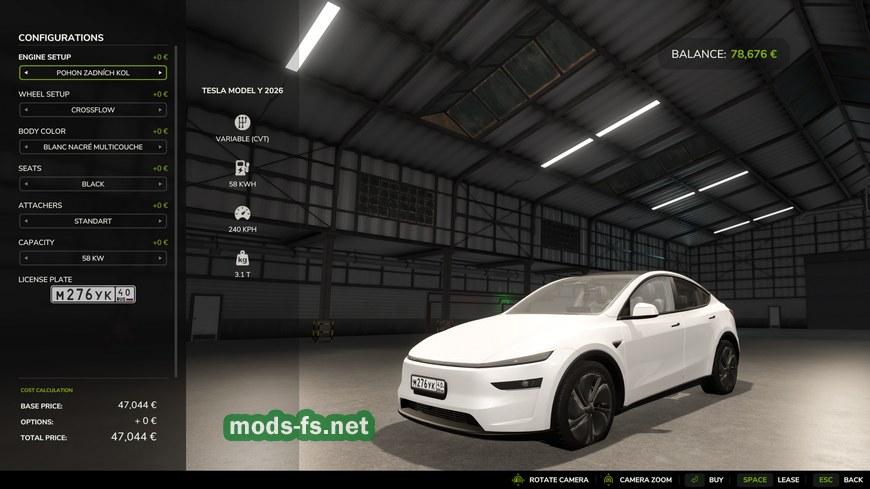The width and height of the screenshot is (870, 489).
Task: Select next attachers option after Standart
Action: click(x=160, y=221)
